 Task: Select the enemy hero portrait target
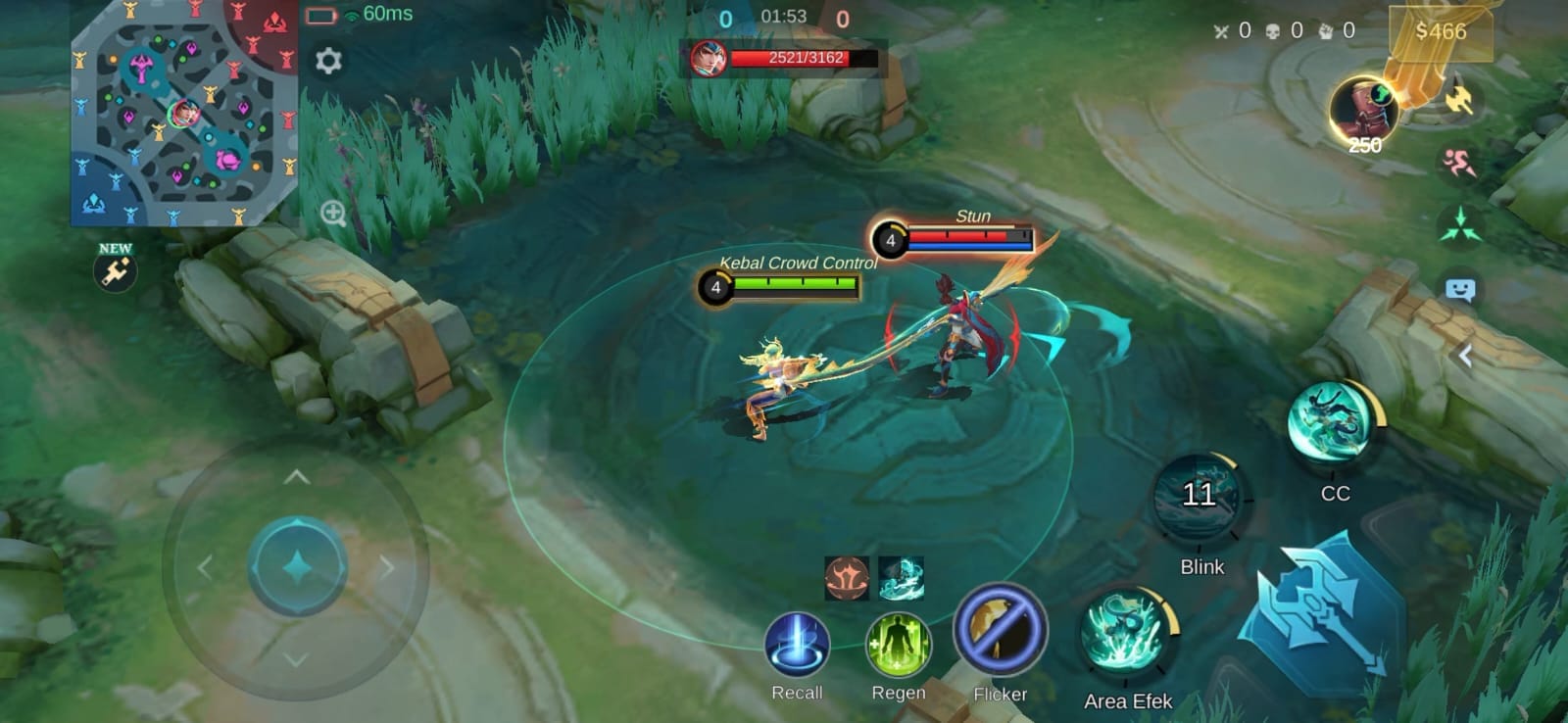tap(708, 59)
